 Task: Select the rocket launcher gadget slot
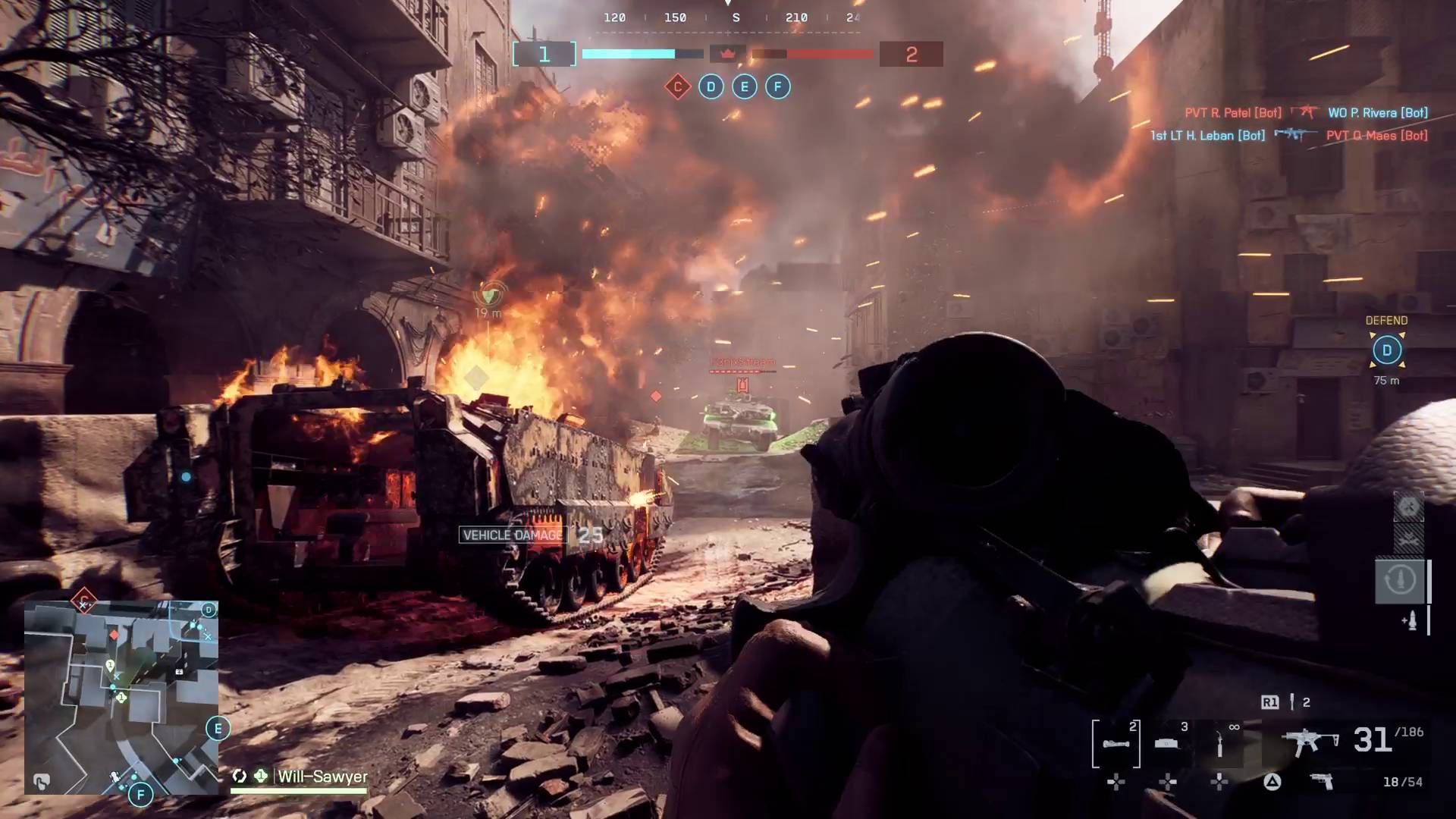[1116, 742]
